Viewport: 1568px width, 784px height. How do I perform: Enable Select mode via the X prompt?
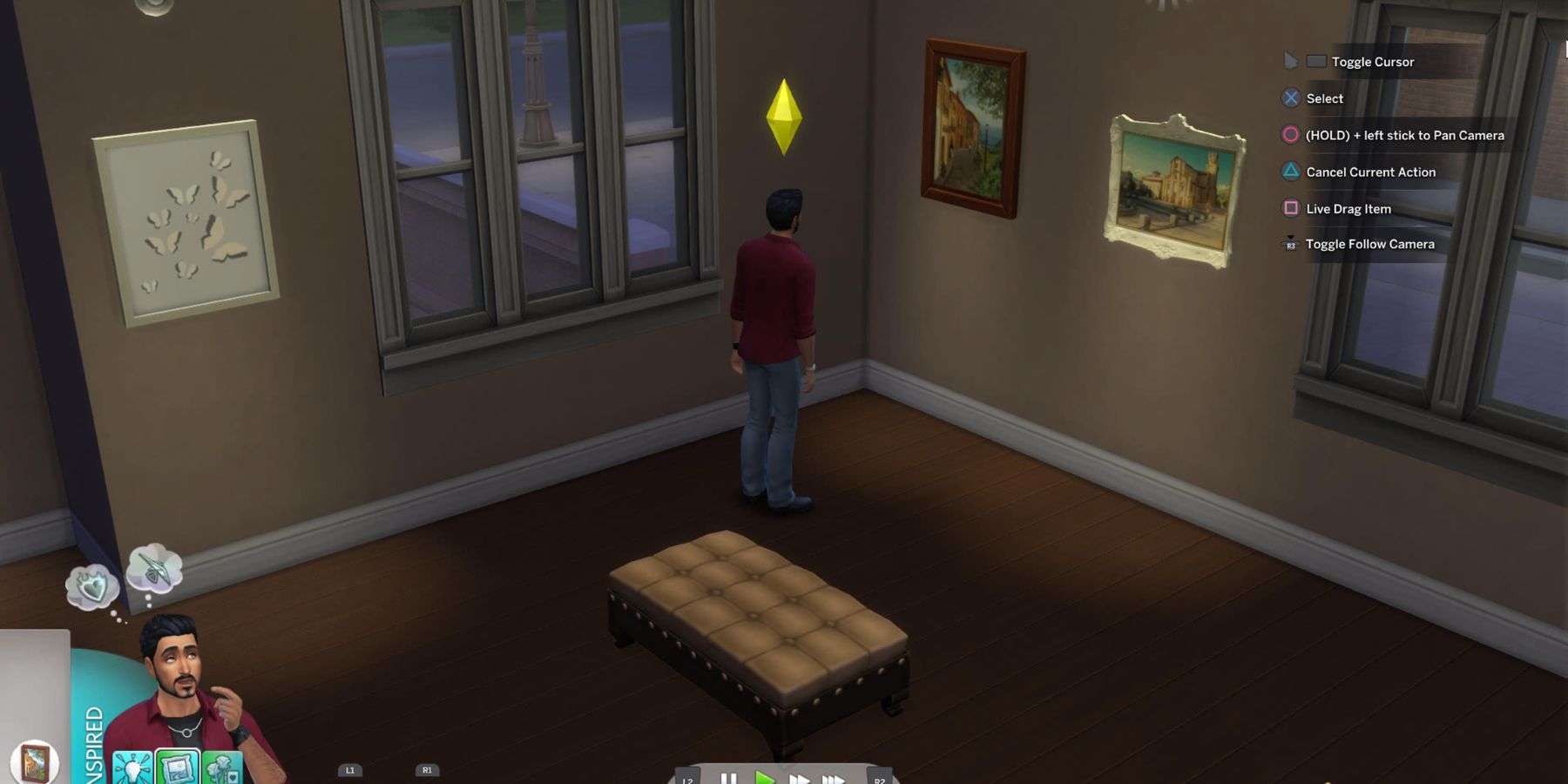click(1289, 98)
